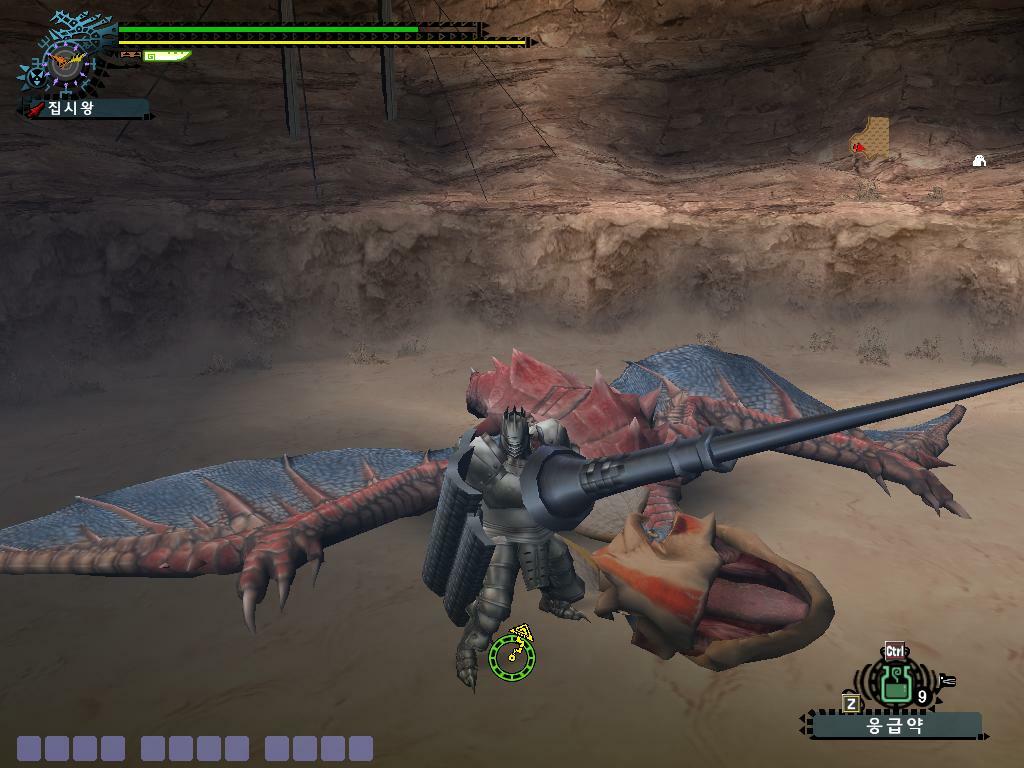
Task: Select the green first-aid potion item icon
Action: (x=894, y=684)
